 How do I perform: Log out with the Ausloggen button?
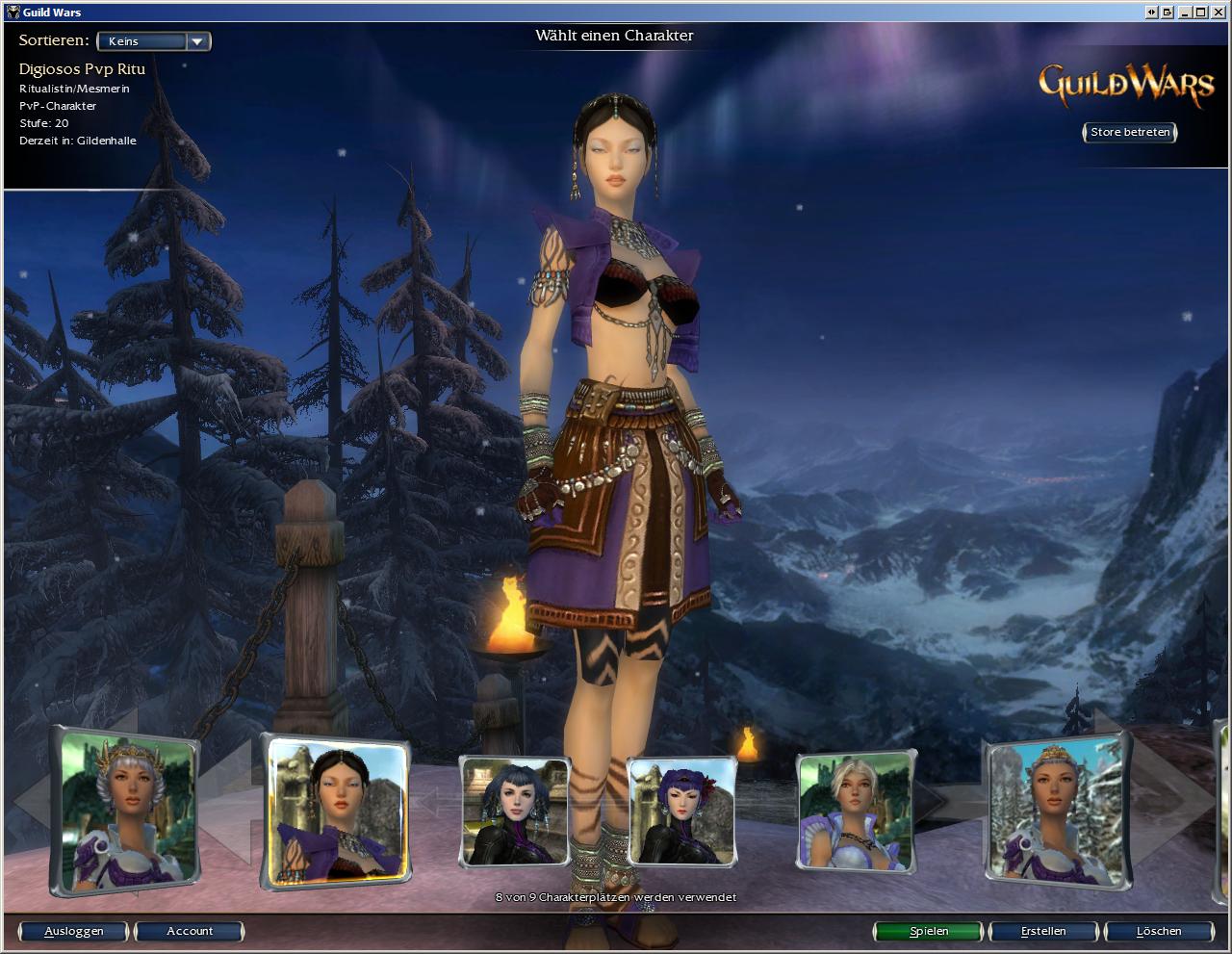tap(74, 931)
